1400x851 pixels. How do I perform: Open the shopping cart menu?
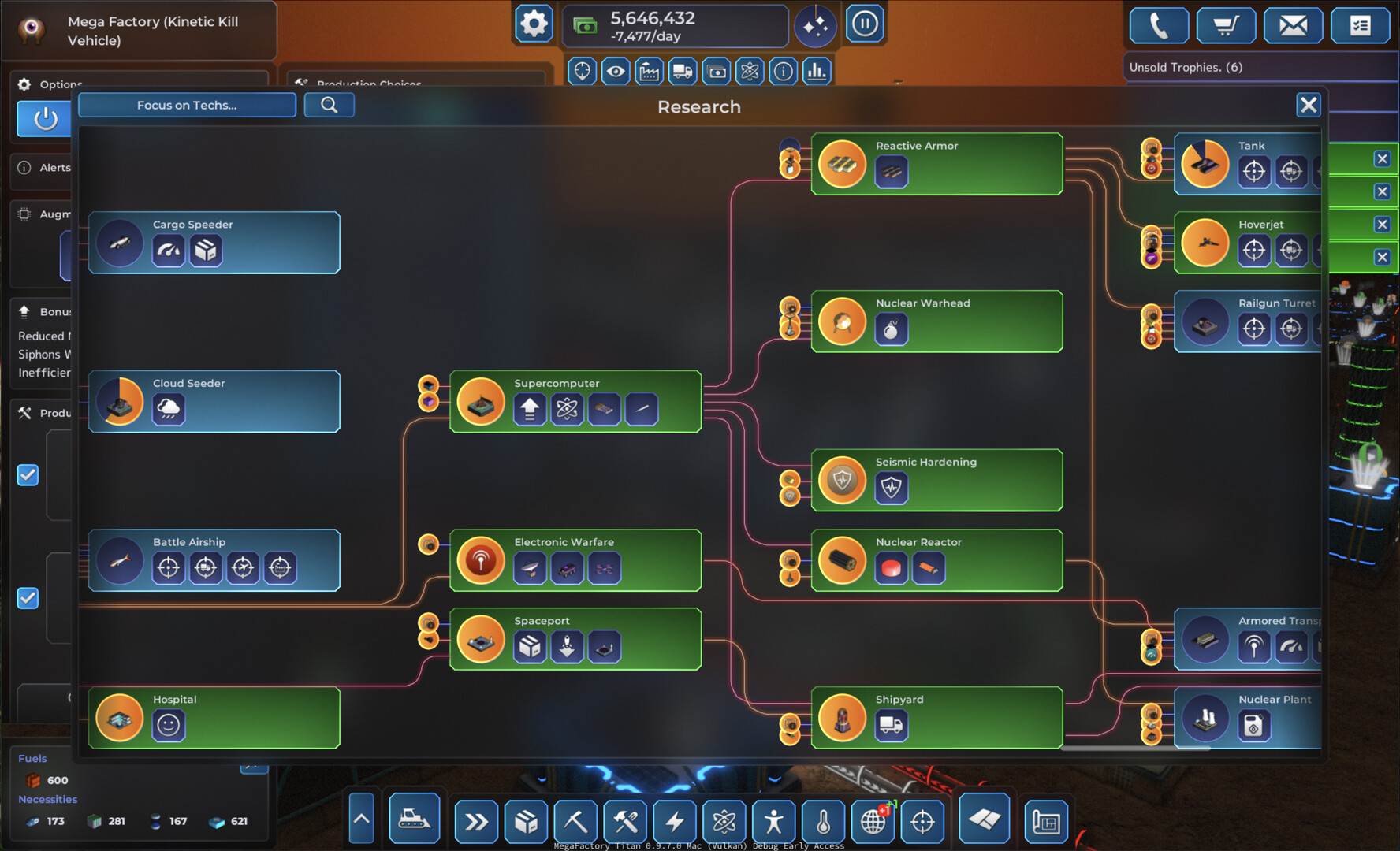tap(1225, 26)
